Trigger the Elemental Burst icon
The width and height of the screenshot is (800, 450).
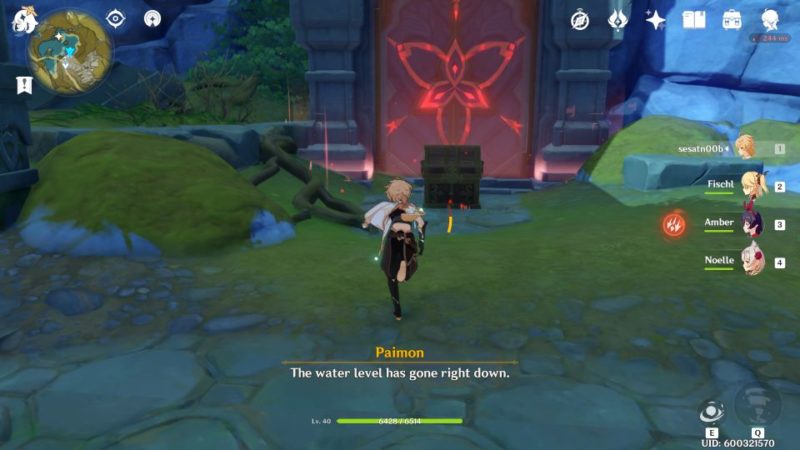click(757, 404)
